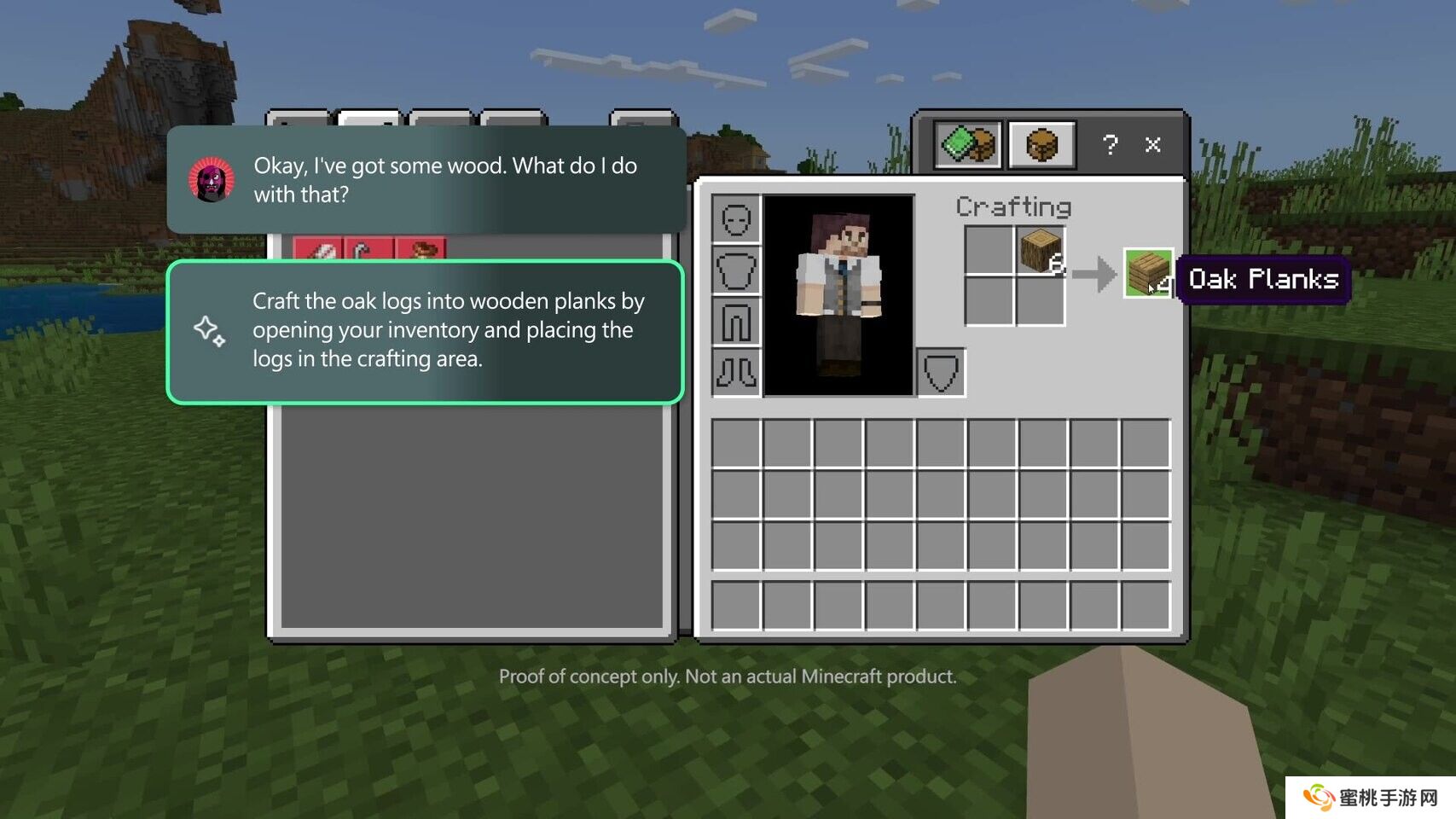Select the assistant's oak logs crafting tip
Image resolution: width=1456 pixels, height=819 pixels.
tap(425, 331)
